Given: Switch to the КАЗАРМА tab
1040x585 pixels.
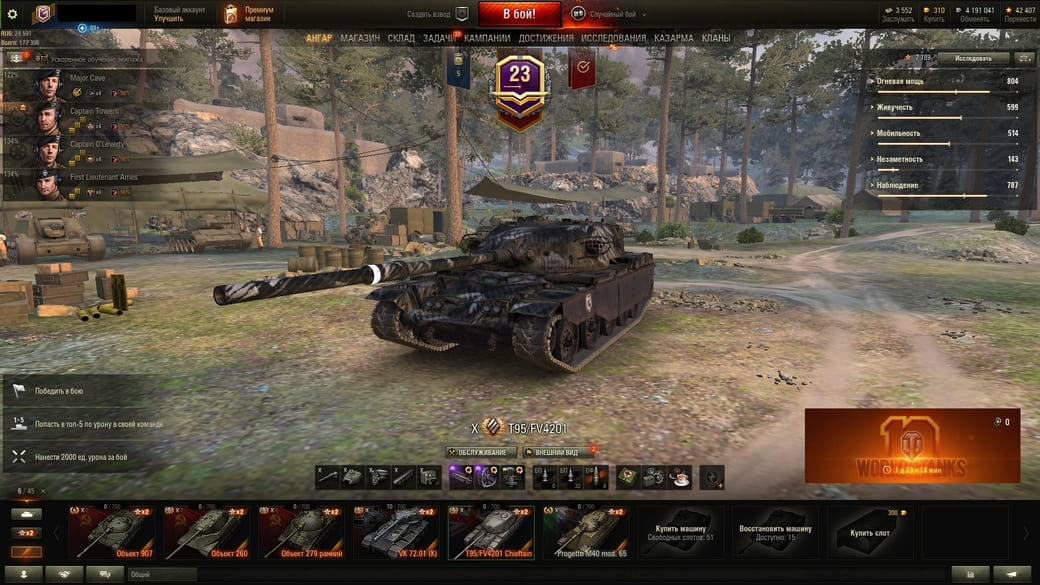Looking at the screenshot, I should [674, 38].
